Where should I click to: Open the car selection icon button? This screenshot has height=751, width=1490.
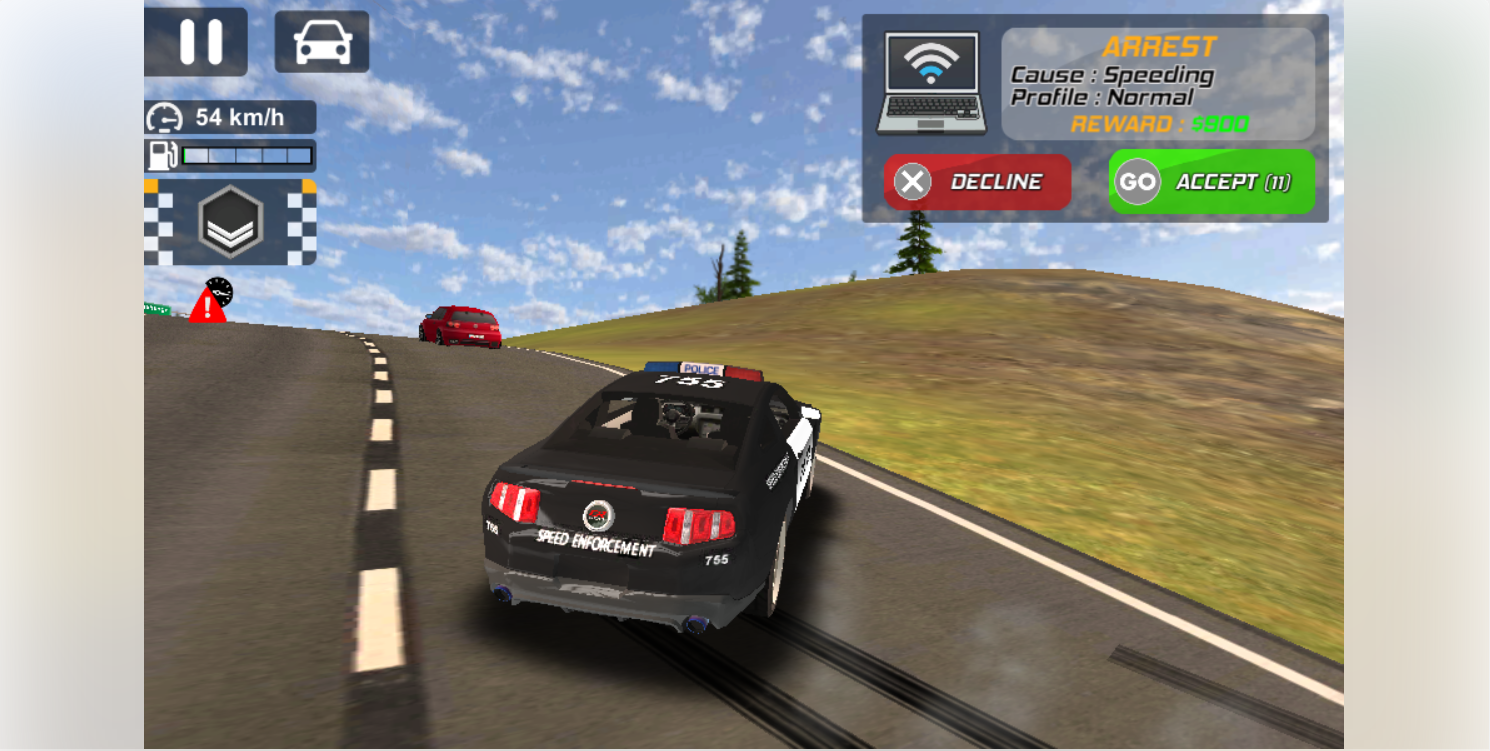[322, 42]
